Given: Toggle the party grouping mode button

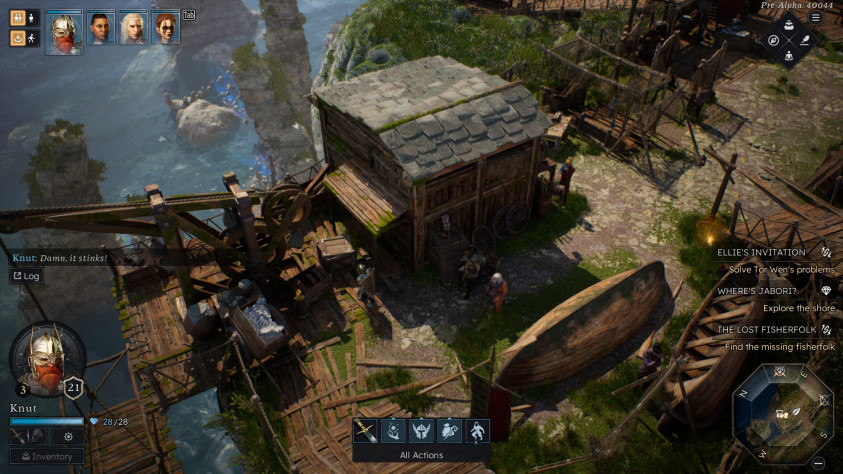Looking at the screenshot, I should [18, 17].
